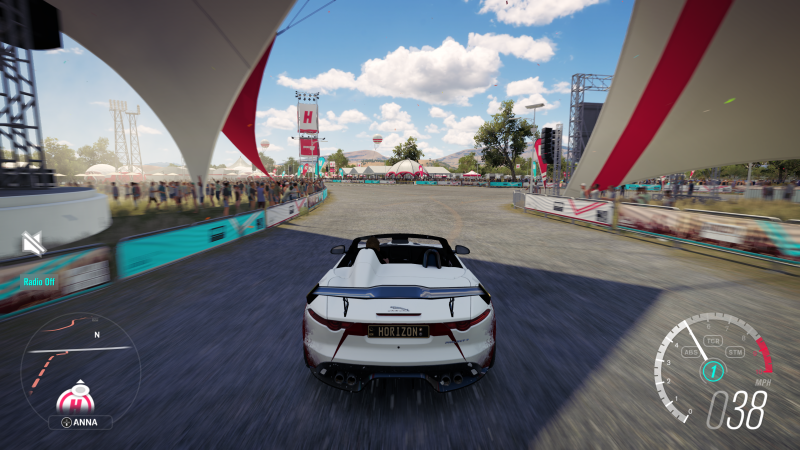Click the cyan gear indicator circle
Image resolution: width=800 pixels, height=450 pixels.
pos(712,371)
